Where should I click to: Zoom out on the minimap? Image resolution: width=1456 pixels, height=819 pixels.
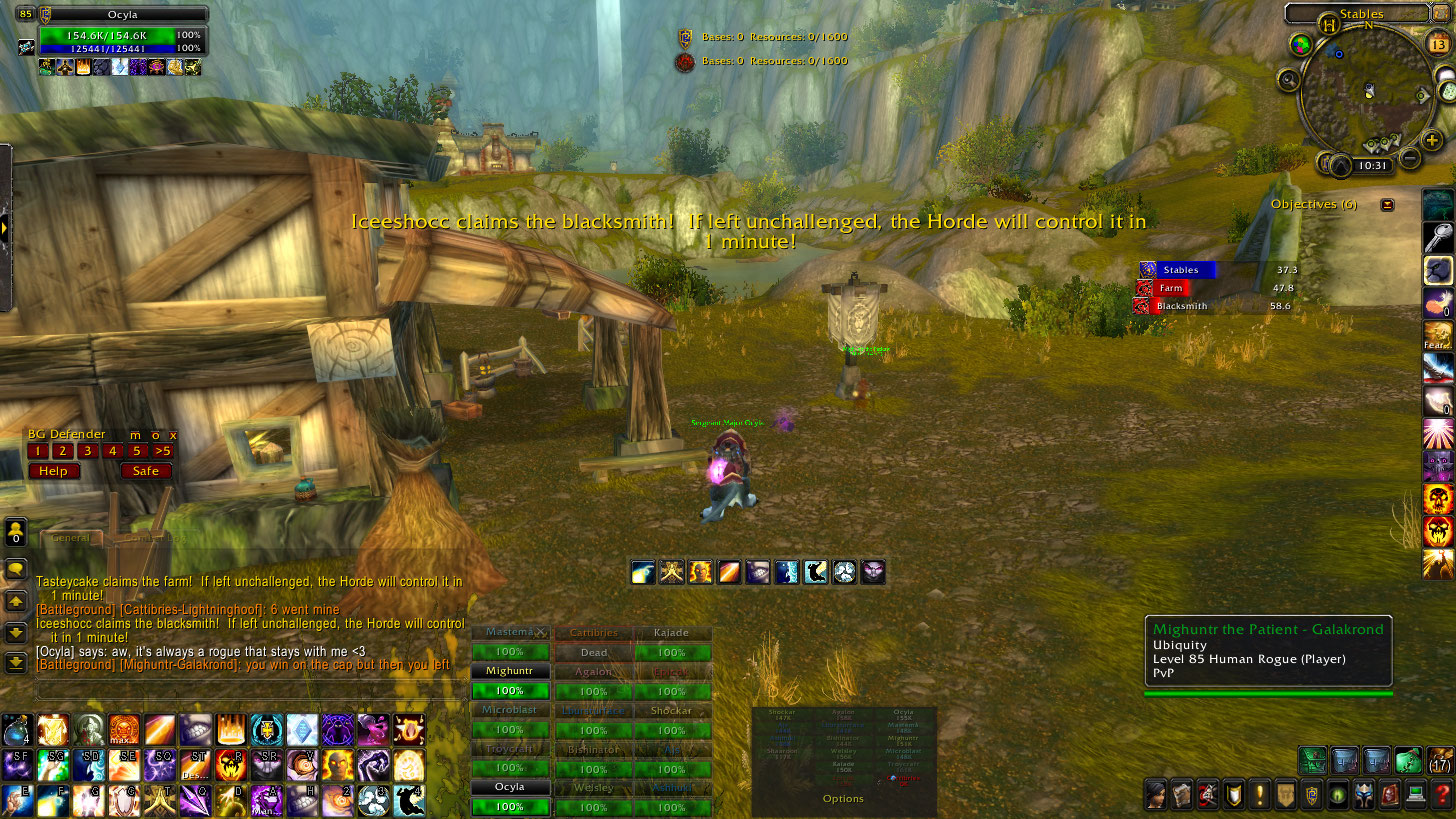point(1410,157)
